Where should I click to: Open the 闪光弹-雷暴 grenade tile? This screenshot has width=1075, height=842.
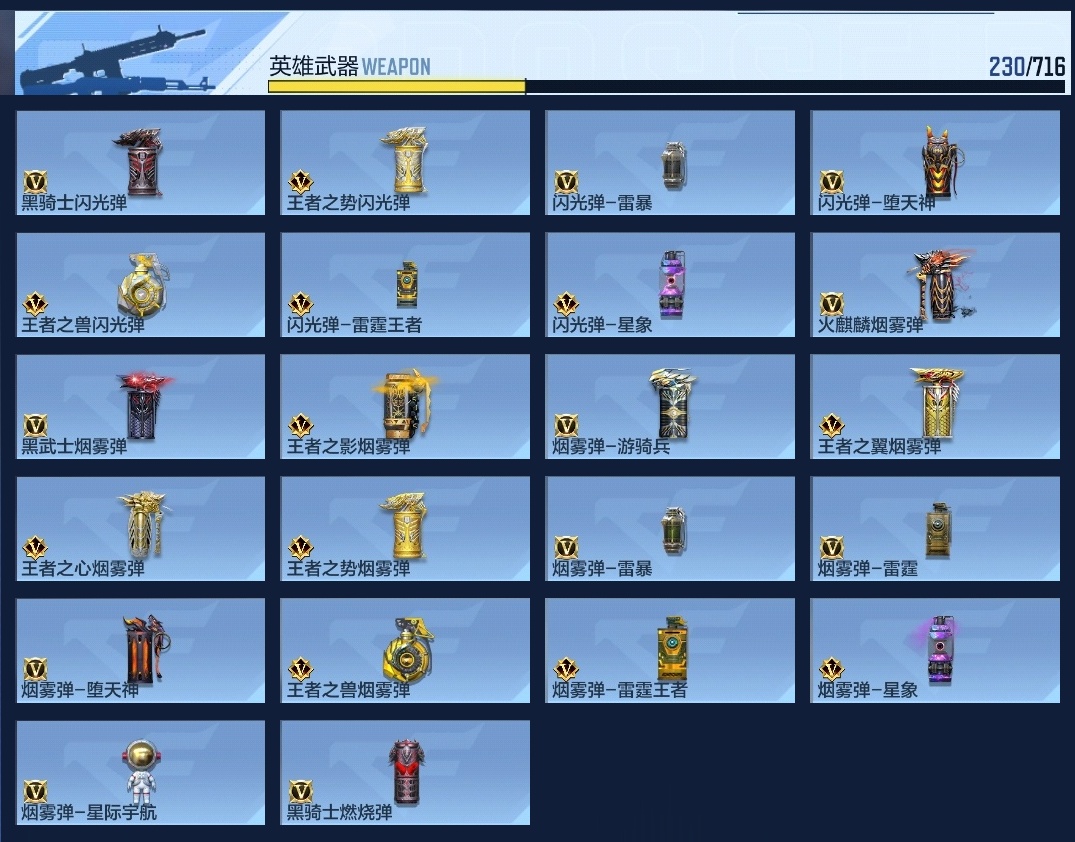(x=670, y=162)
